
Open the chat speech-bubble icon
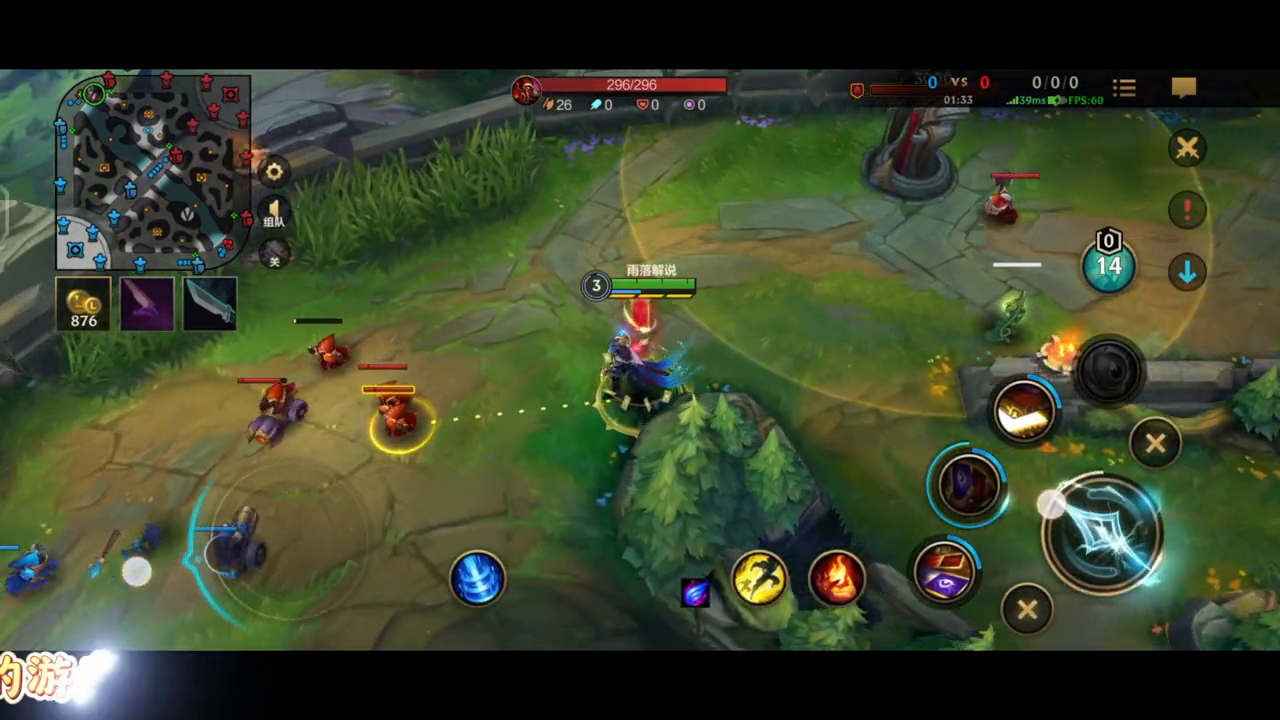[1184, 88]
